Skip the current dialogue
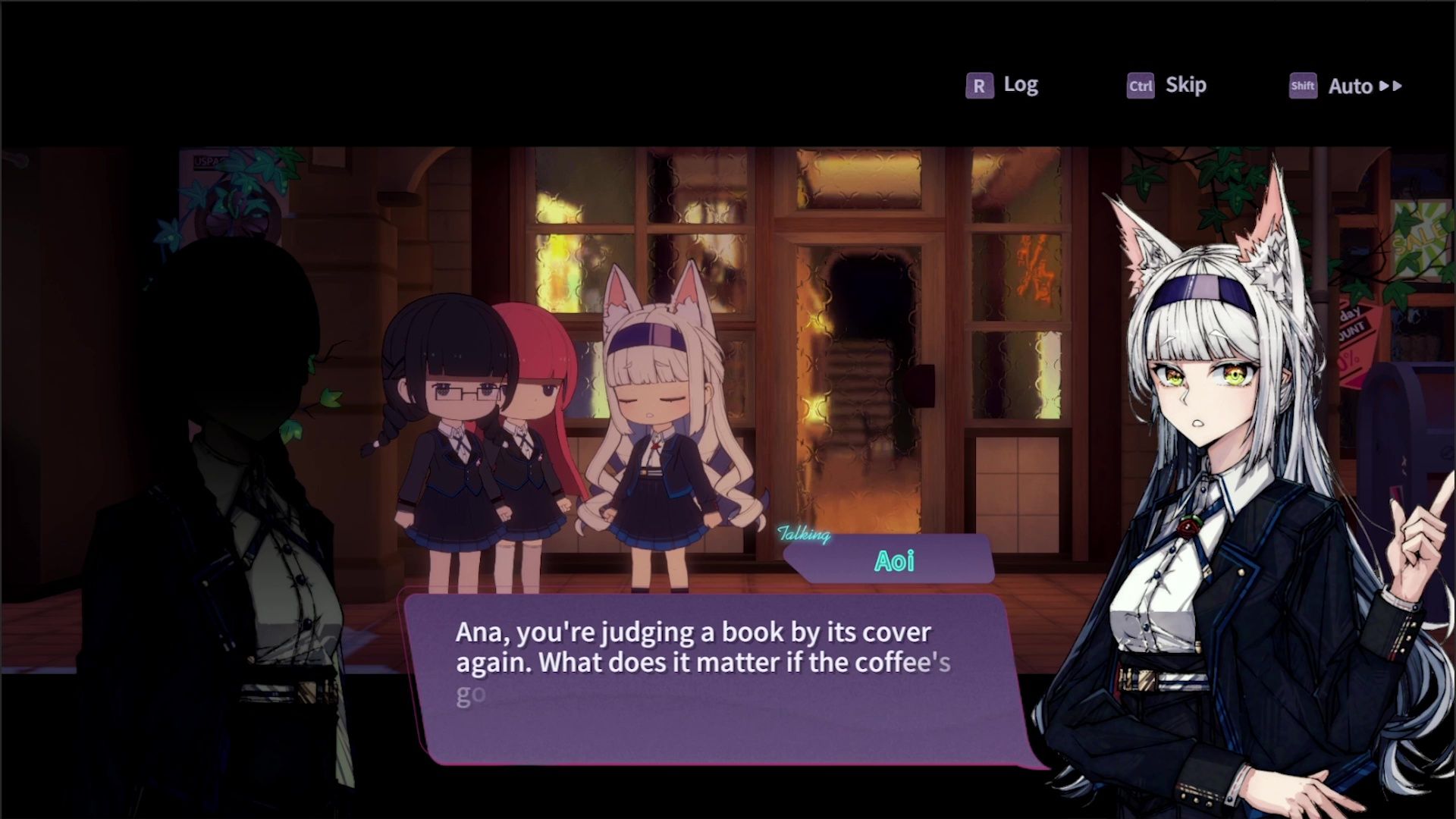Screen dimensions: 1456x819 coord(1167,86)
